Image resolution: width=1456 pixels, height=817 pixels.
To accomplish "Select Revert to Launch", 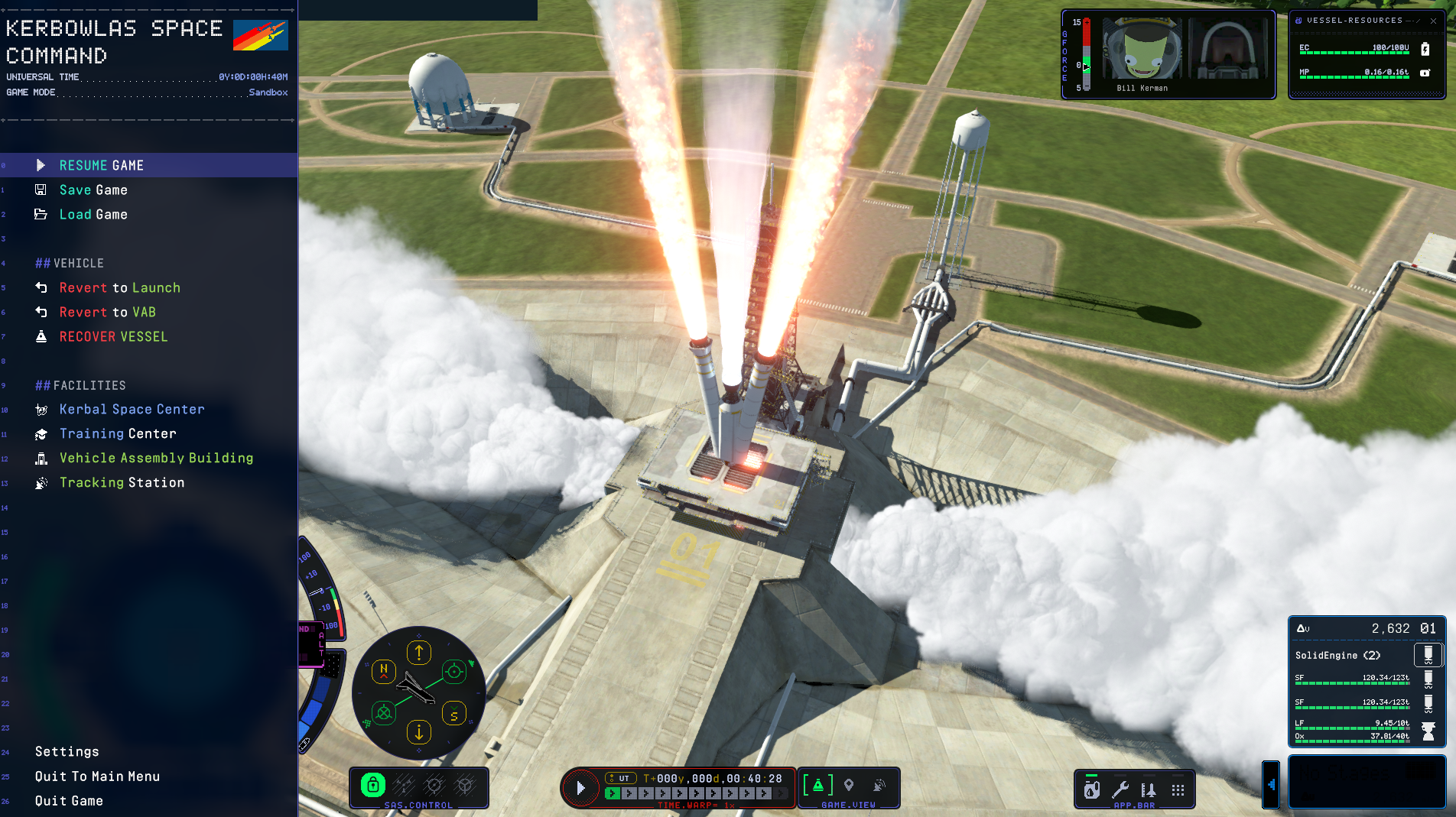I will (x=119, y=287).
